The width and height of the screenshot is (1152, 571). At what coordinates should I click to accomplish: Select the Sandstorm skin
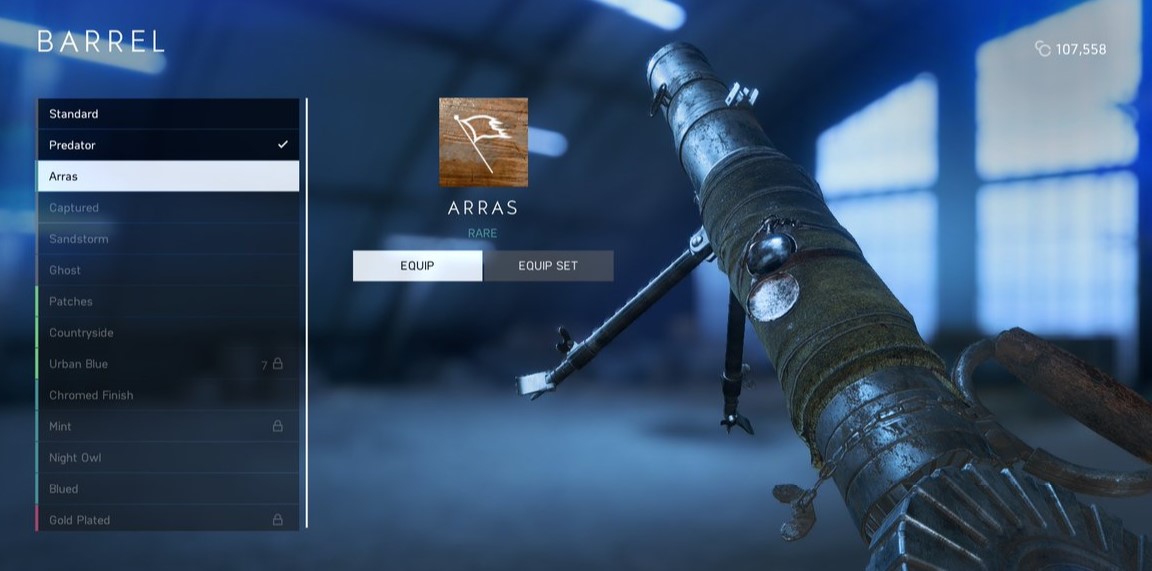[168, 239]
